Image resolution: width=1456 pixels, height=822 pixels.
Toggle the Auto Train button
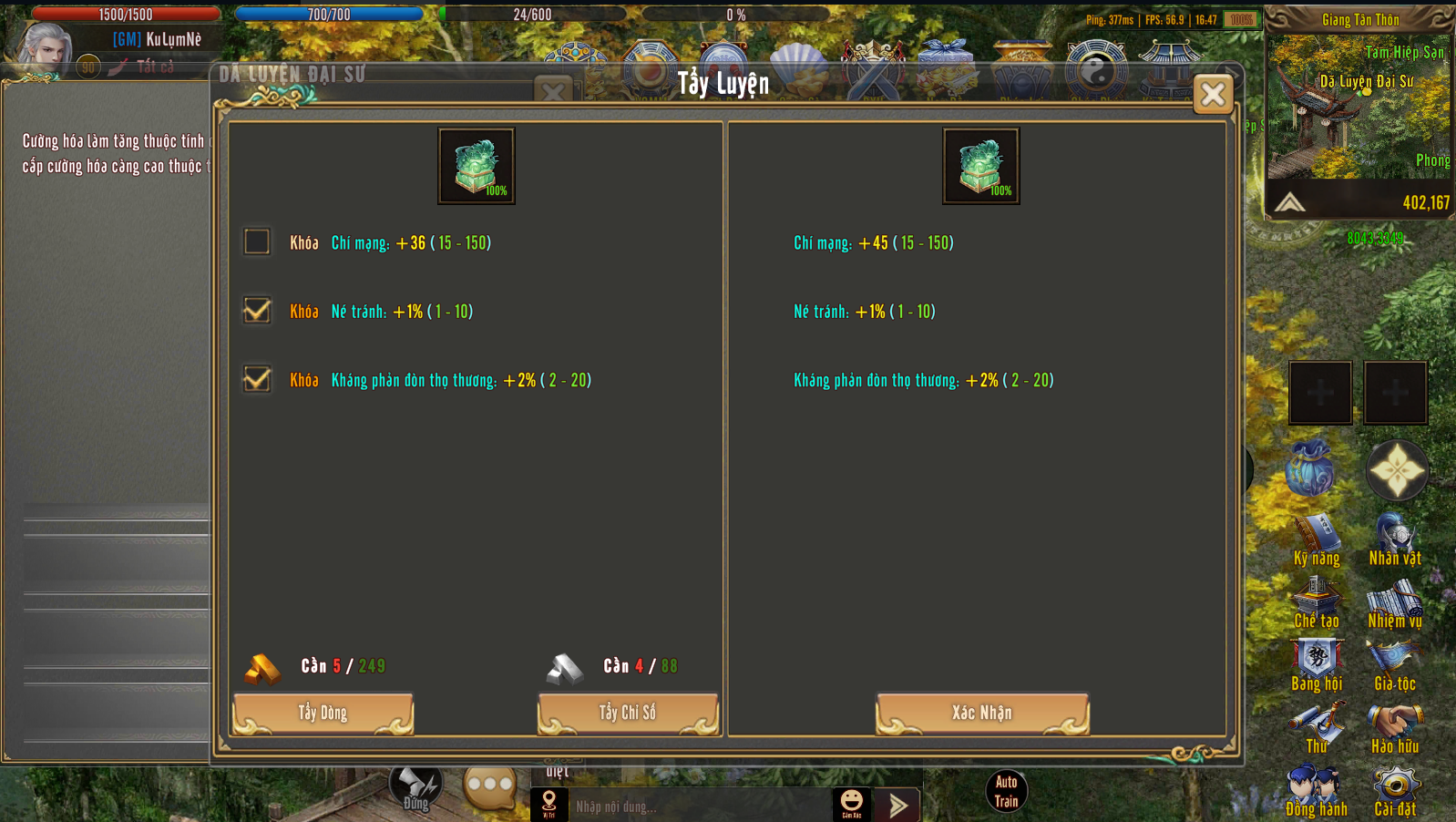pyautogui.click(x=1006, y=791)
